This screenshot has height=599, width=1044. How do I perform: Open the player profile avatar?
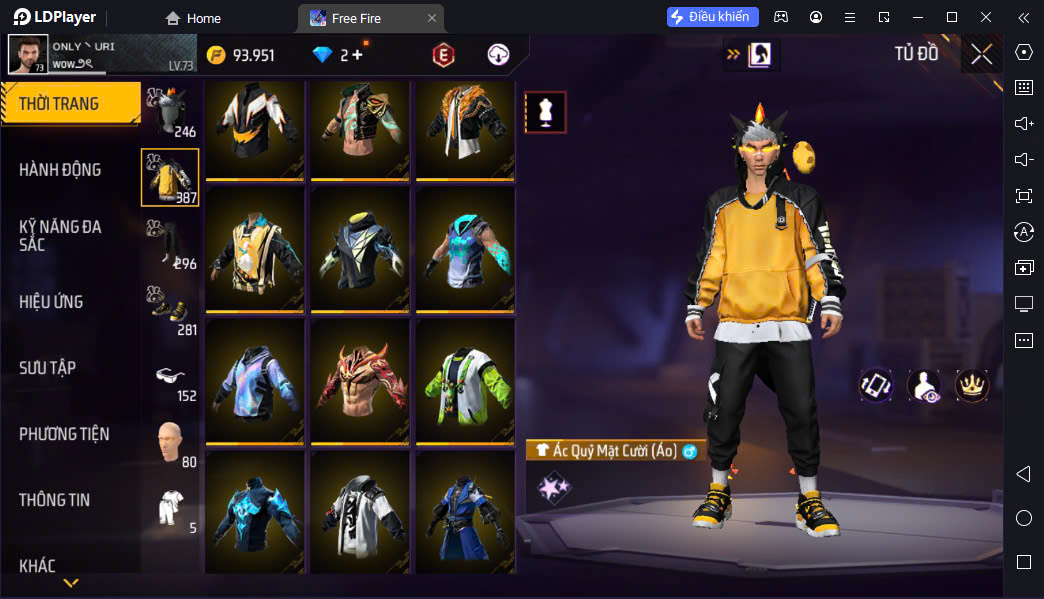27,54
